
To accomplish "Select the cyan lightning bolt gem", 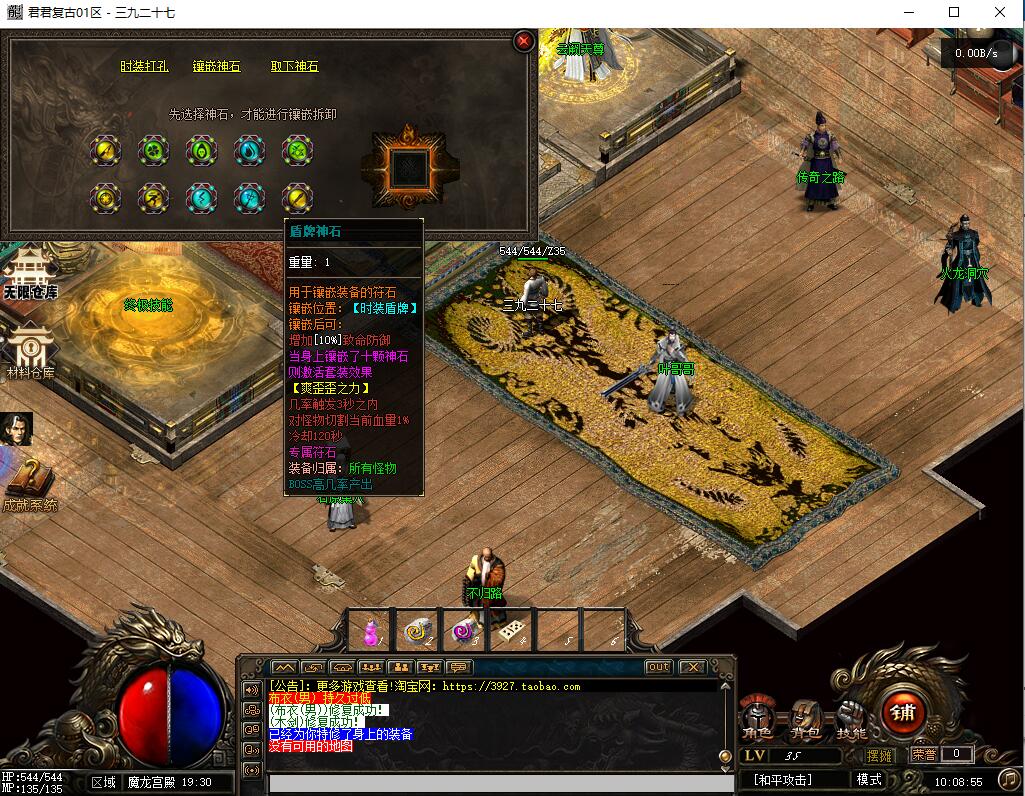I will pos(201,198).
